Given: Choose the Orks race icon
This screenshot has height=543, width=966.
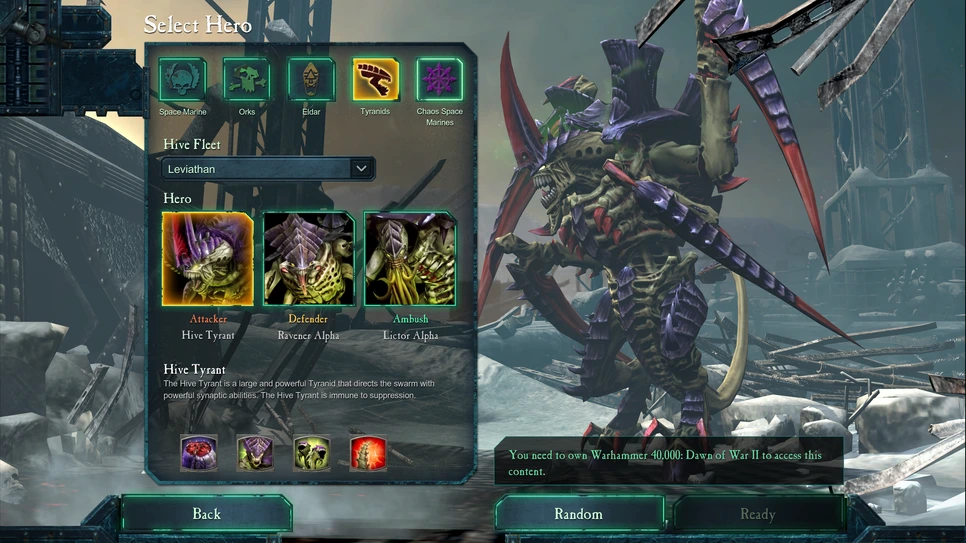Looking at the screenshot, I should [246, 80].
